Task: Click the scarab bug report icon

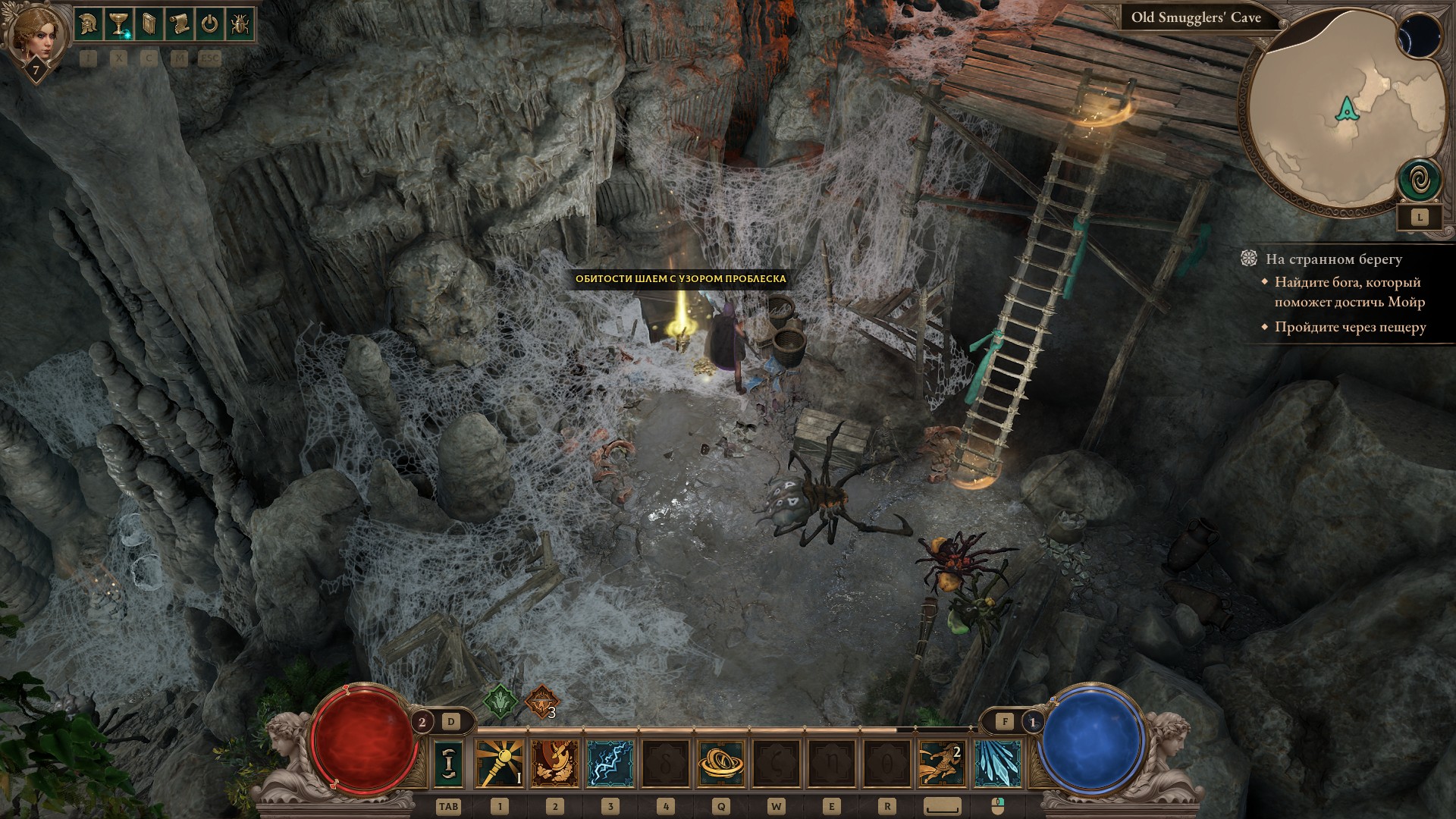Action: pos(239,24)
